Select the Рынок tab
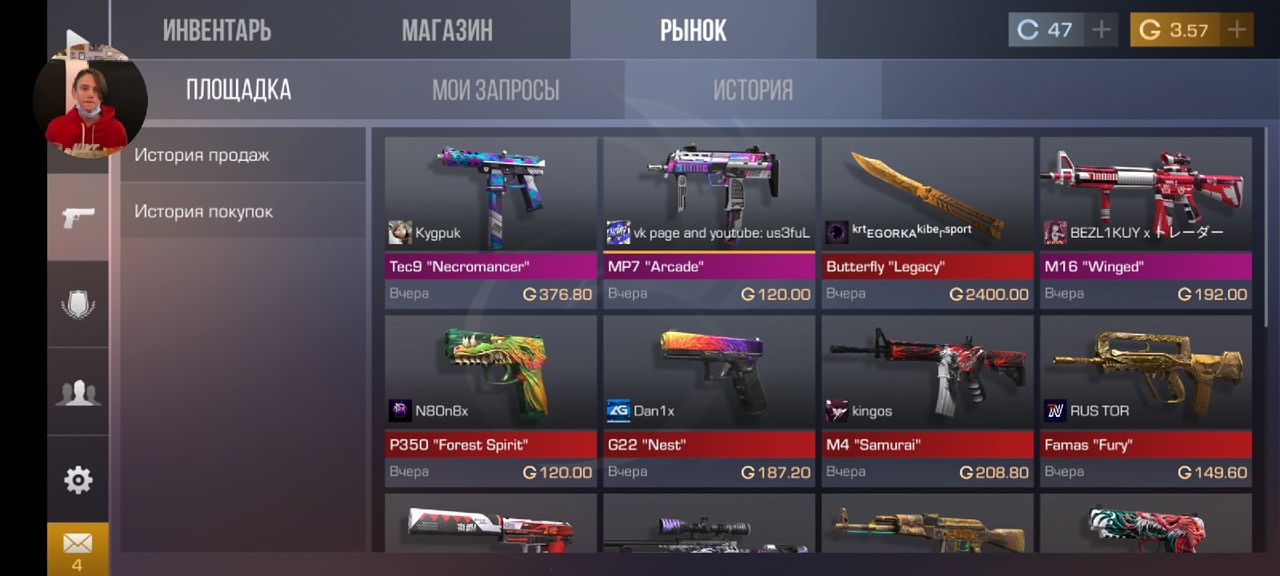Image resolution: width=1280 pixels, height=576 pixels. coord(693,30)
